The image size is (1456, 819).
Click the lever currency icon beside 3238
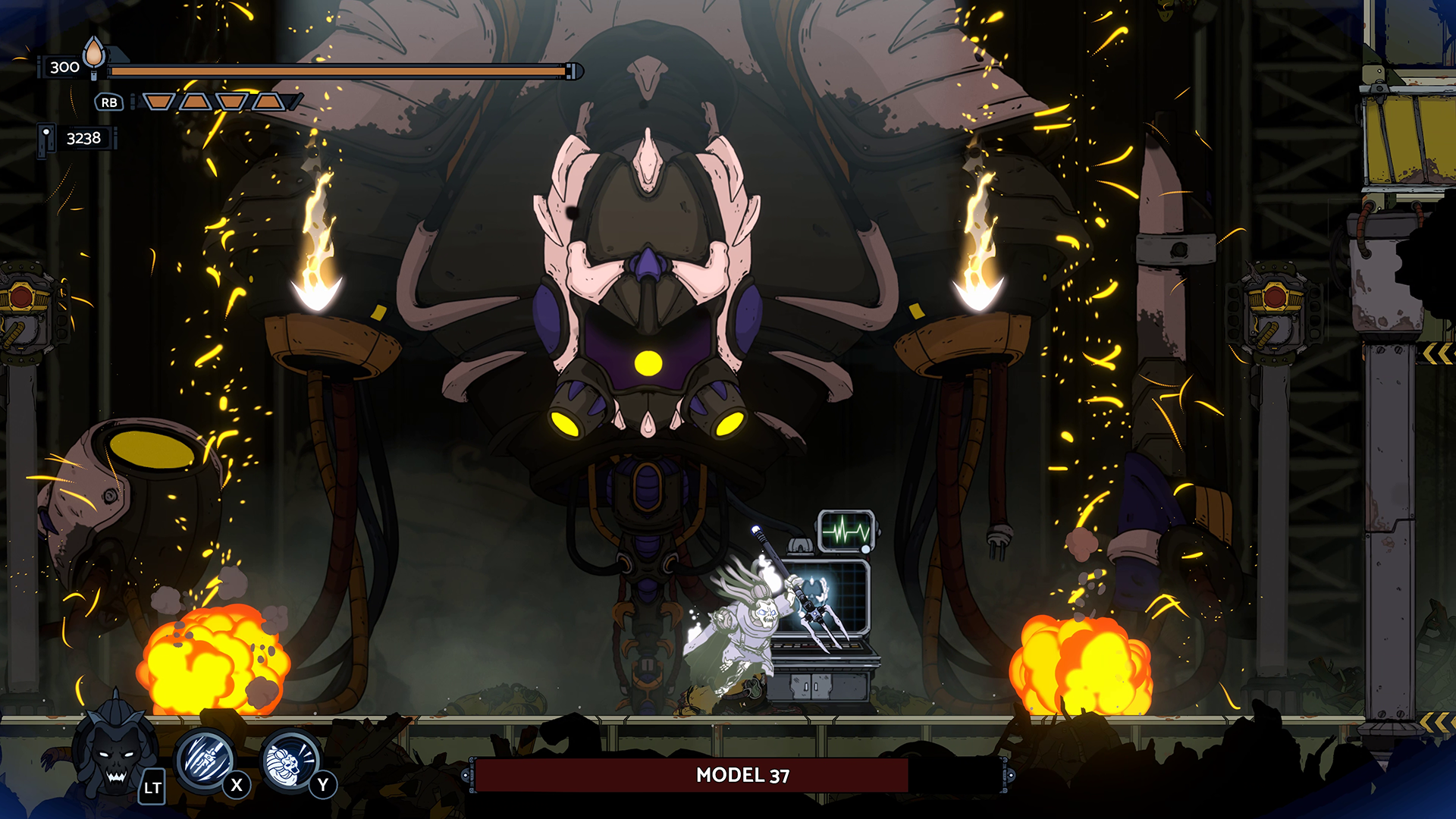[x=45, y=136]
